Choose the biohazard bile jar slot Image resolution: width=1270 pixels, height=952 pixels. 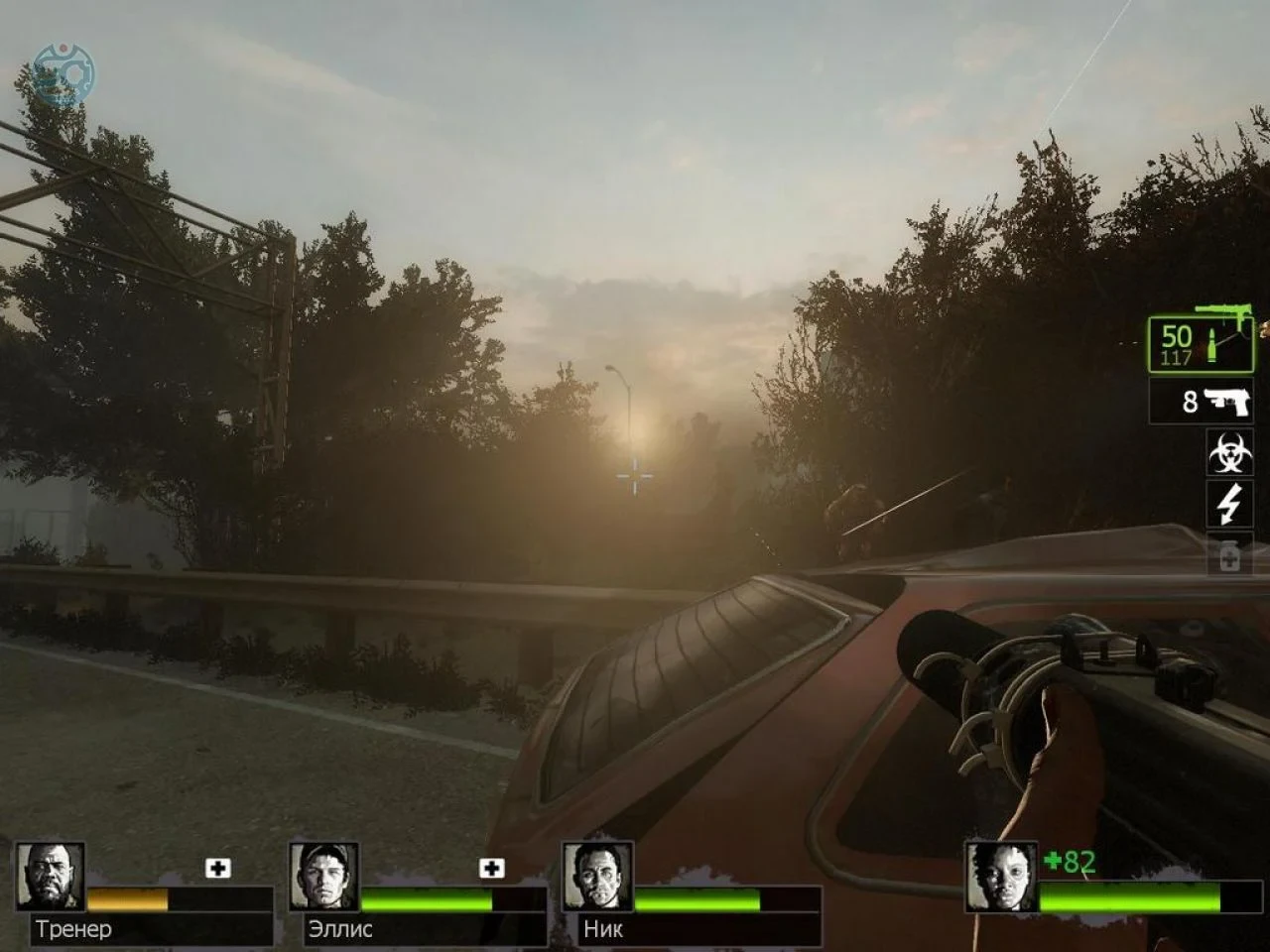(x=1228, y=452)
